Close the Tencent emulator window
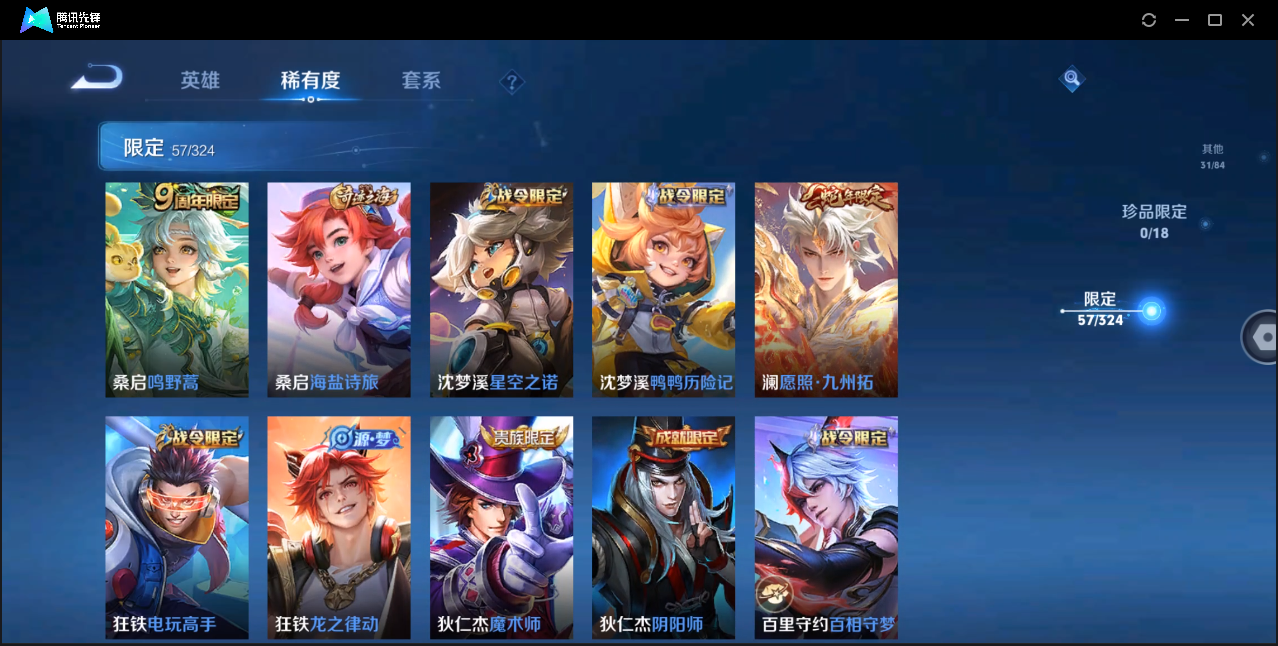The height and width of the screenshot is (646, 1278). [1248, 20]
